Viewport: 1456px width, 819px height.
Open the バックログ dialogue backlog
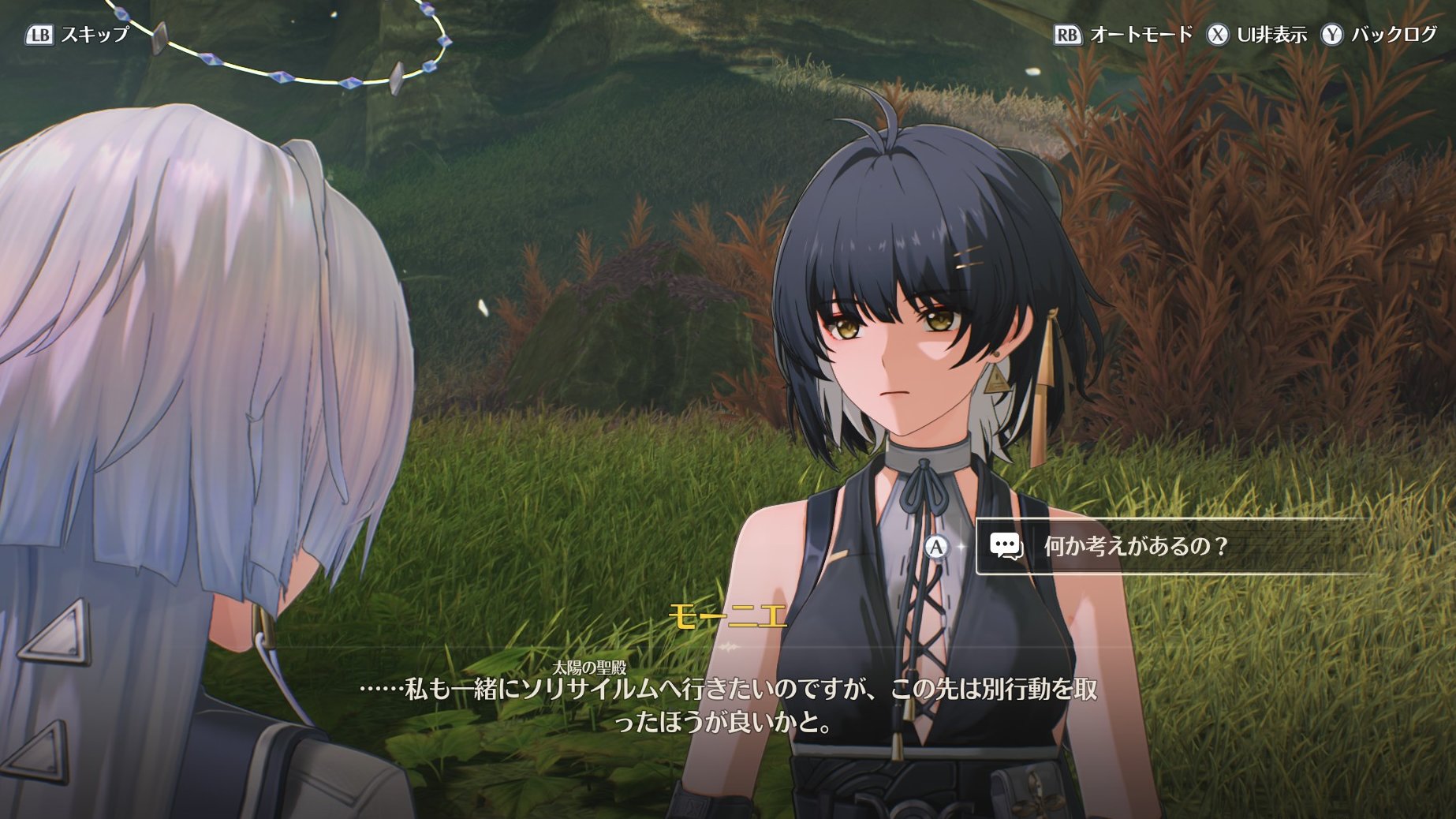(x=1379, y=35)
